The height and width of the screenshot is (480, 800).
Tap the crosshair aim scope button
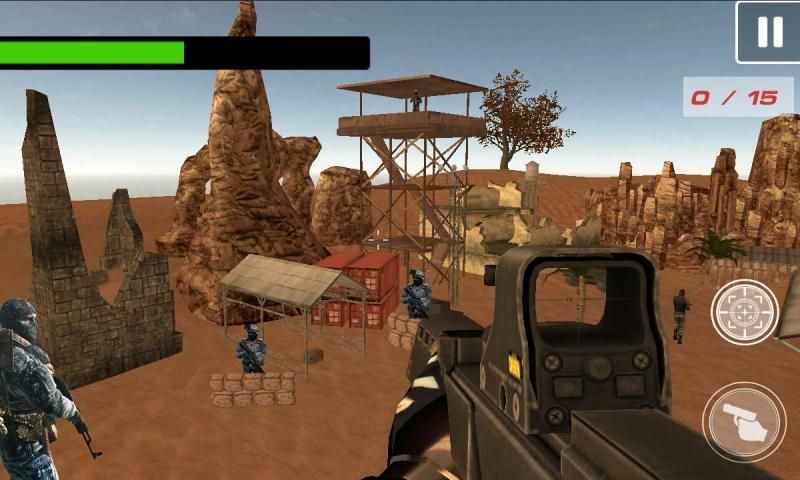coord(744,313)
